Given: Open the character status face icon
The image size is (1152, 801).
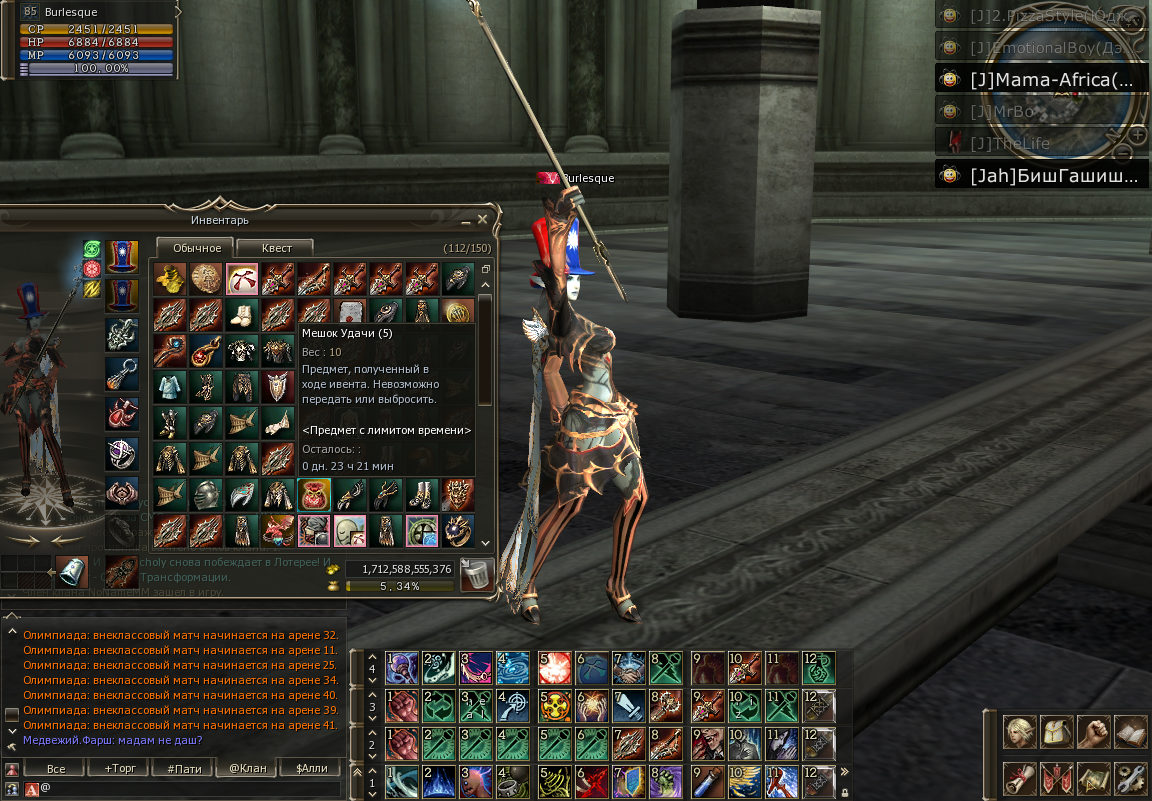Looking at the screenshot, I should [1019, 732].
